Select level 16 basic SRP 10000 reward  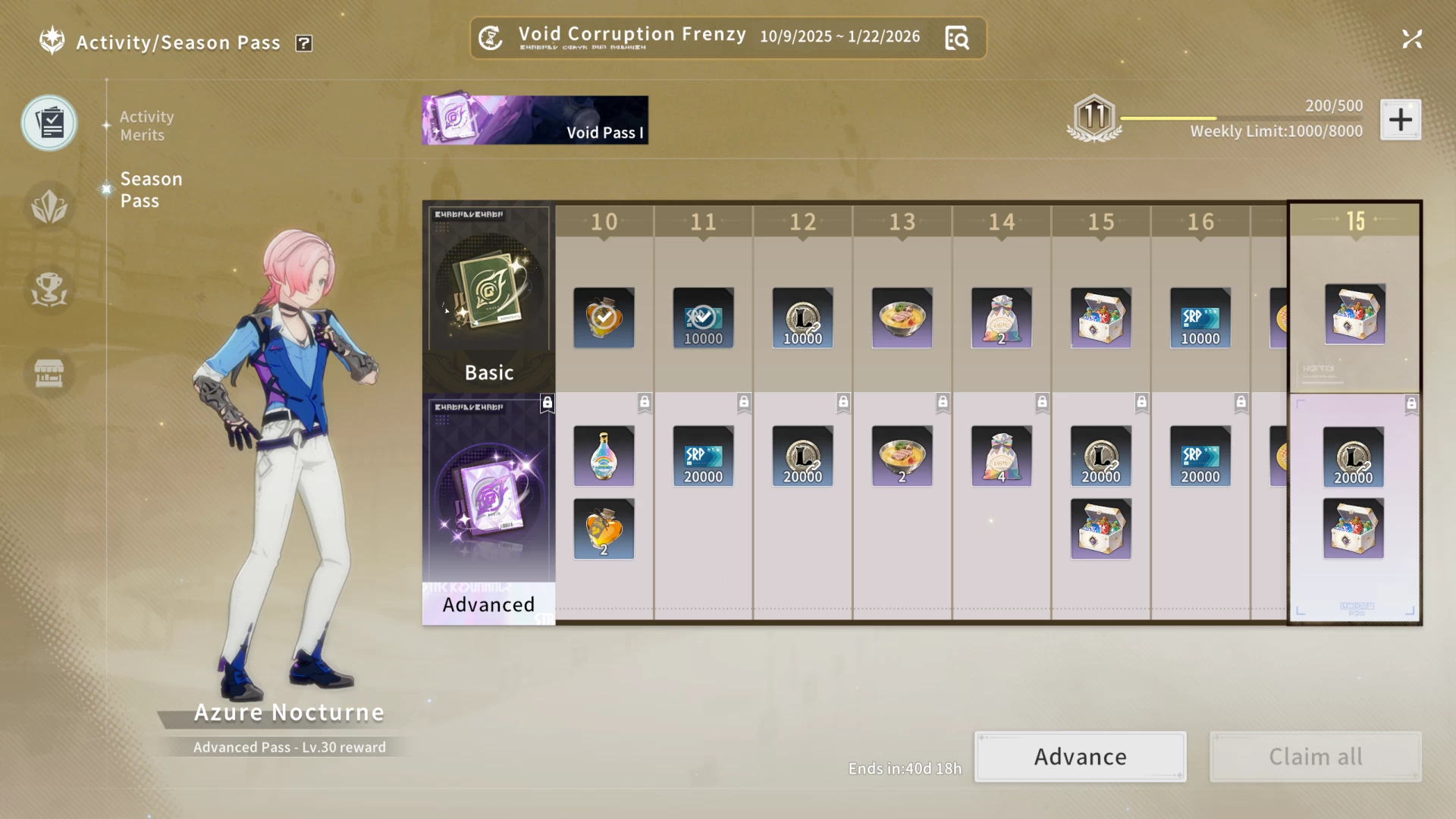[1200, 318]
